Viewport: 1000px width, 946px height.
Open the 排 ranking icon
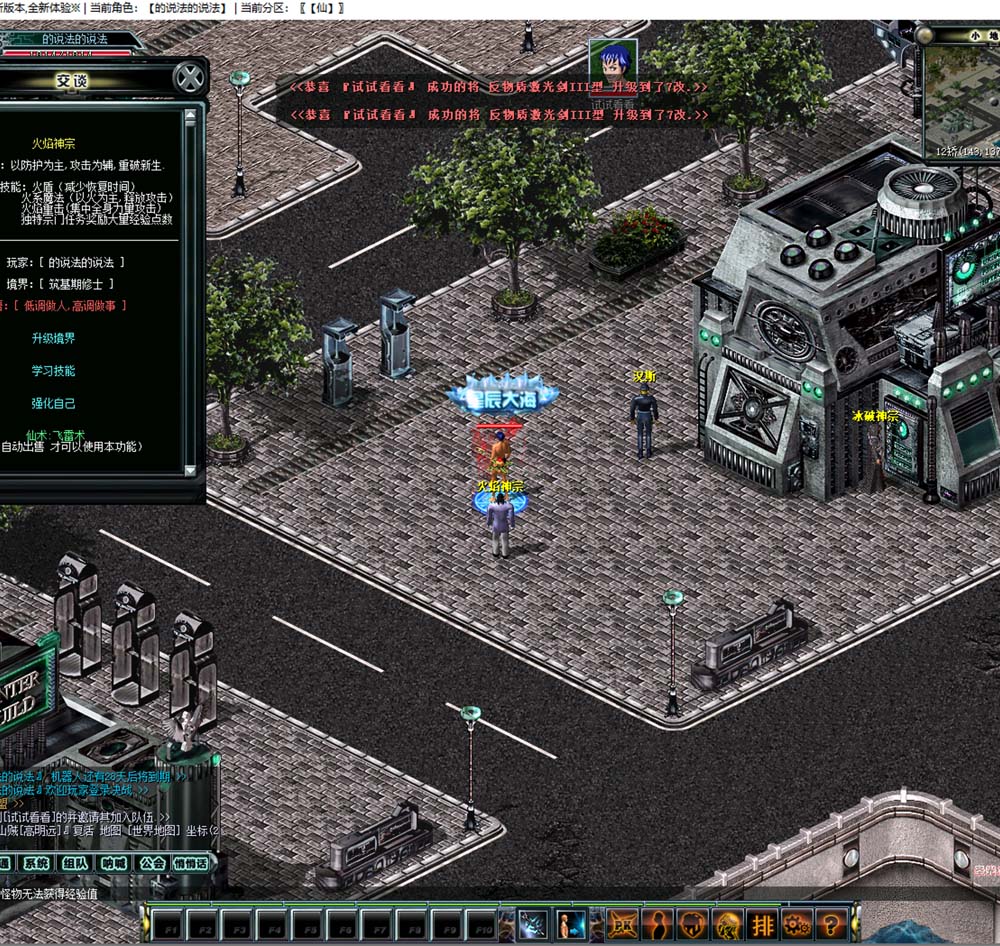click(x=763, y=924)
